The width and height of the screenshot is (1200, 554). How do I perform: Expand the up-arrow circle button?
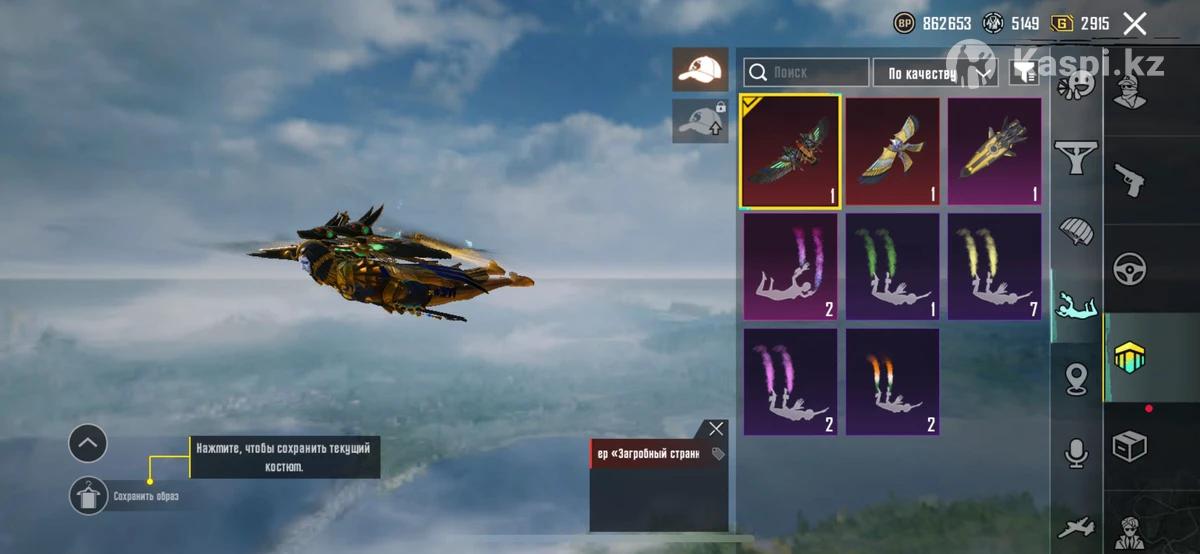point(88,443)
